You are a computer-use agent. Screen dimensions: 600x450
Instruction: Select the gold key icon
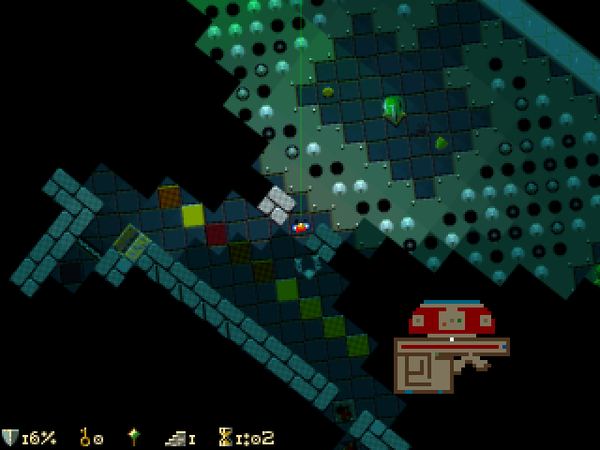pyautogui.click(x=86, y=437)
